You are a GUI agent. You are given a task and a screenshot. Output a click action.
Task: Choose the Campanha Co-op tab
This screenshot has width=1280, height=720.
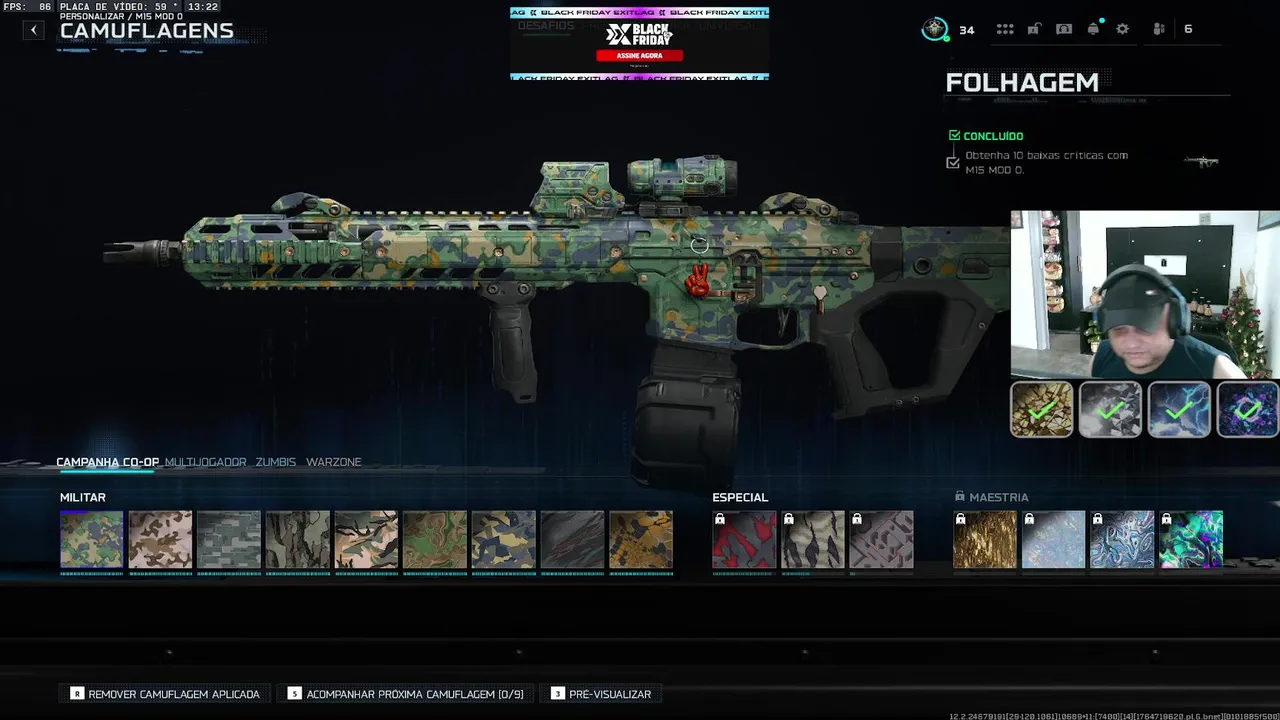point(107,462)
